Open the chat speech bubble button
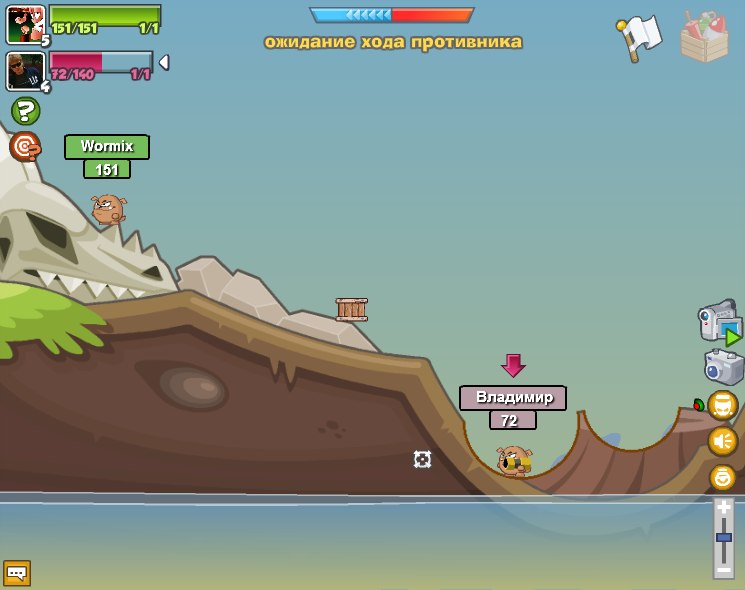 [x=17, y=573]
